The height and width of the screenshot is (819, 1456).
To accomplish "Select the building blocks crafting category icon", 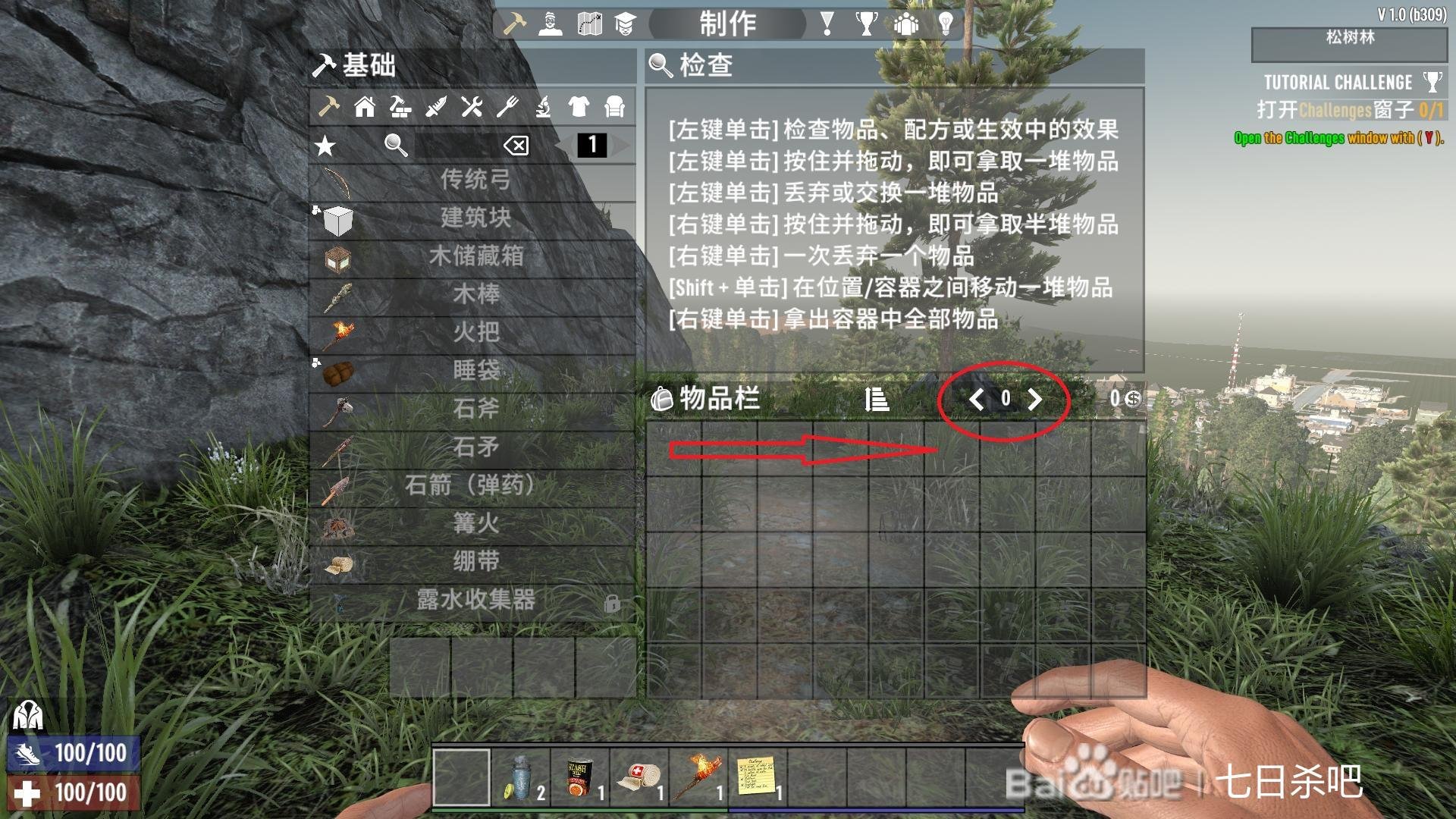I will 400,108.
